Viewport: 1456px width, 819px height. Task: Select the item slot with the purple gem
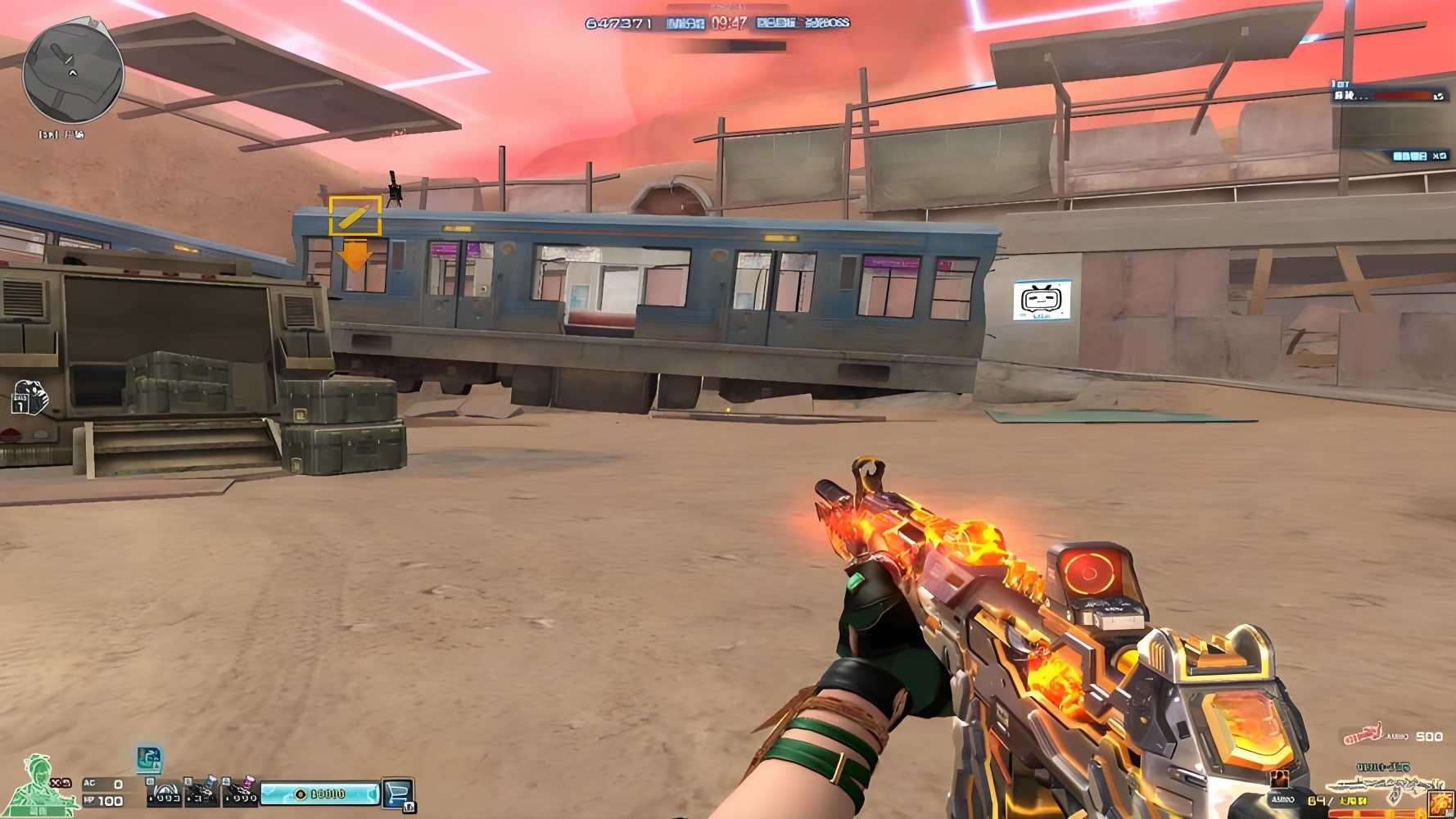point(241,792)
